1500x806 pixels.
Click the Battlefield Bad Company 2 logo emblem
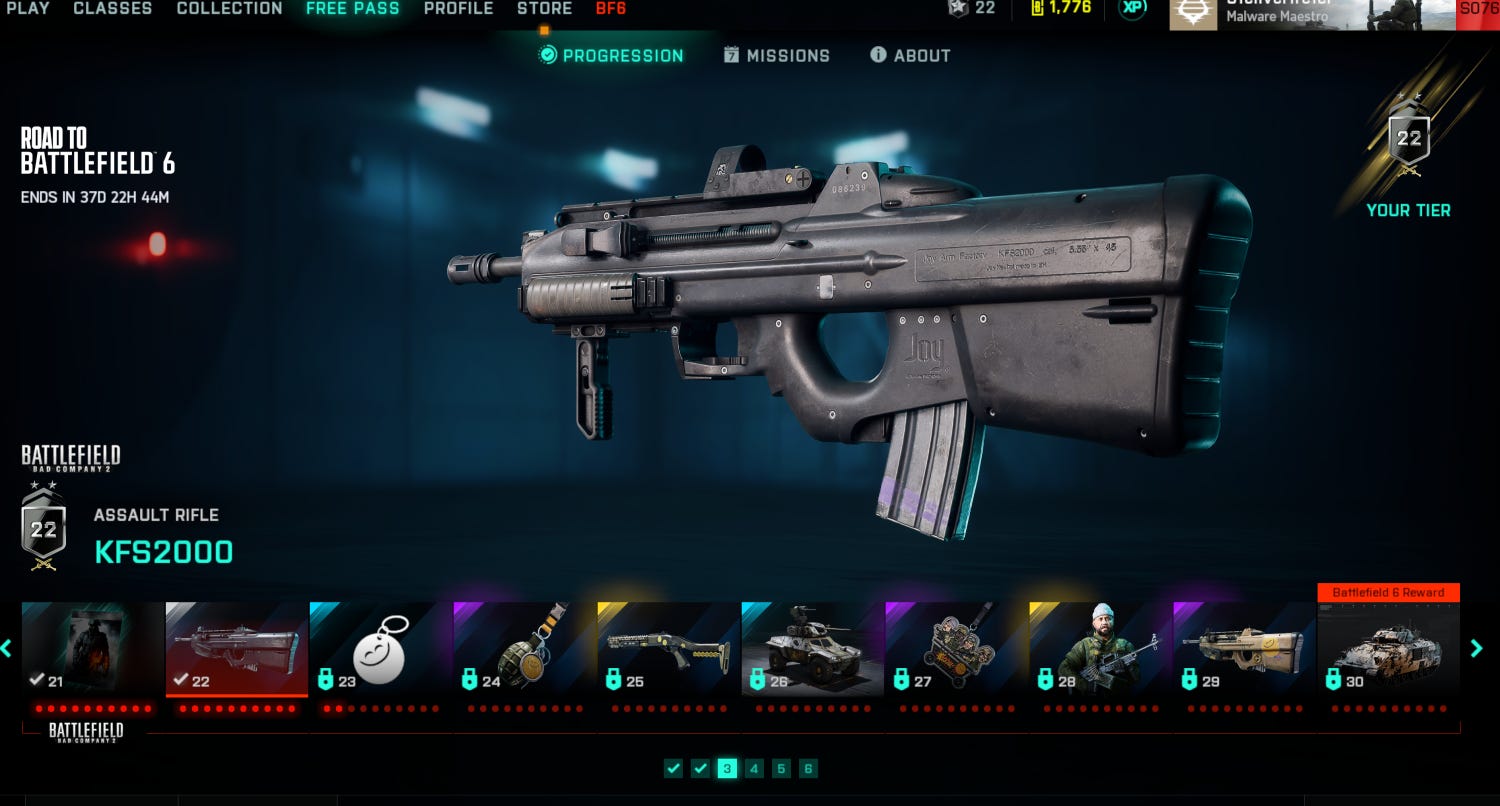[x=68, y=458]
